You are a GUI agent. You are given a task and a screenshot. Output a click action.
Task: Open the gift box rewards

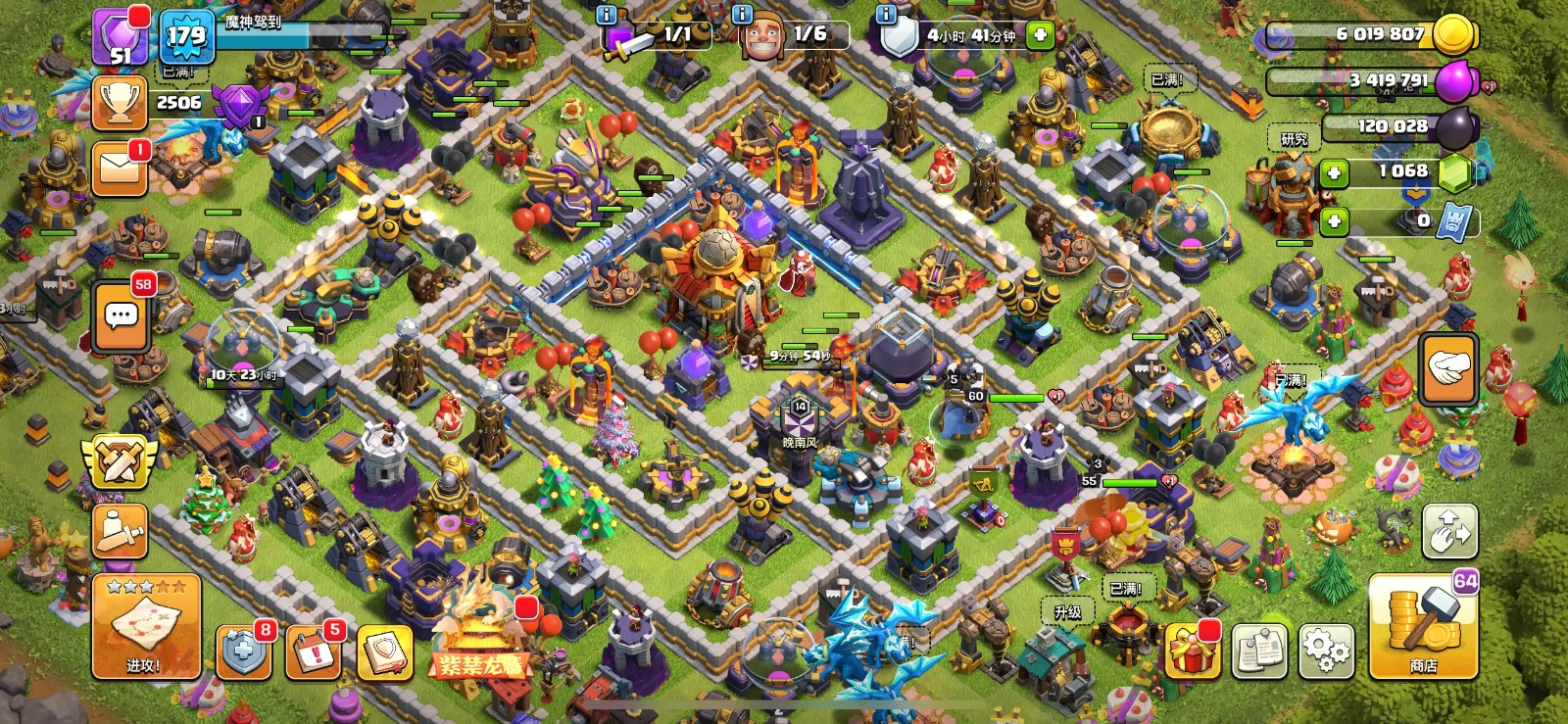[x=1192, y=651]
